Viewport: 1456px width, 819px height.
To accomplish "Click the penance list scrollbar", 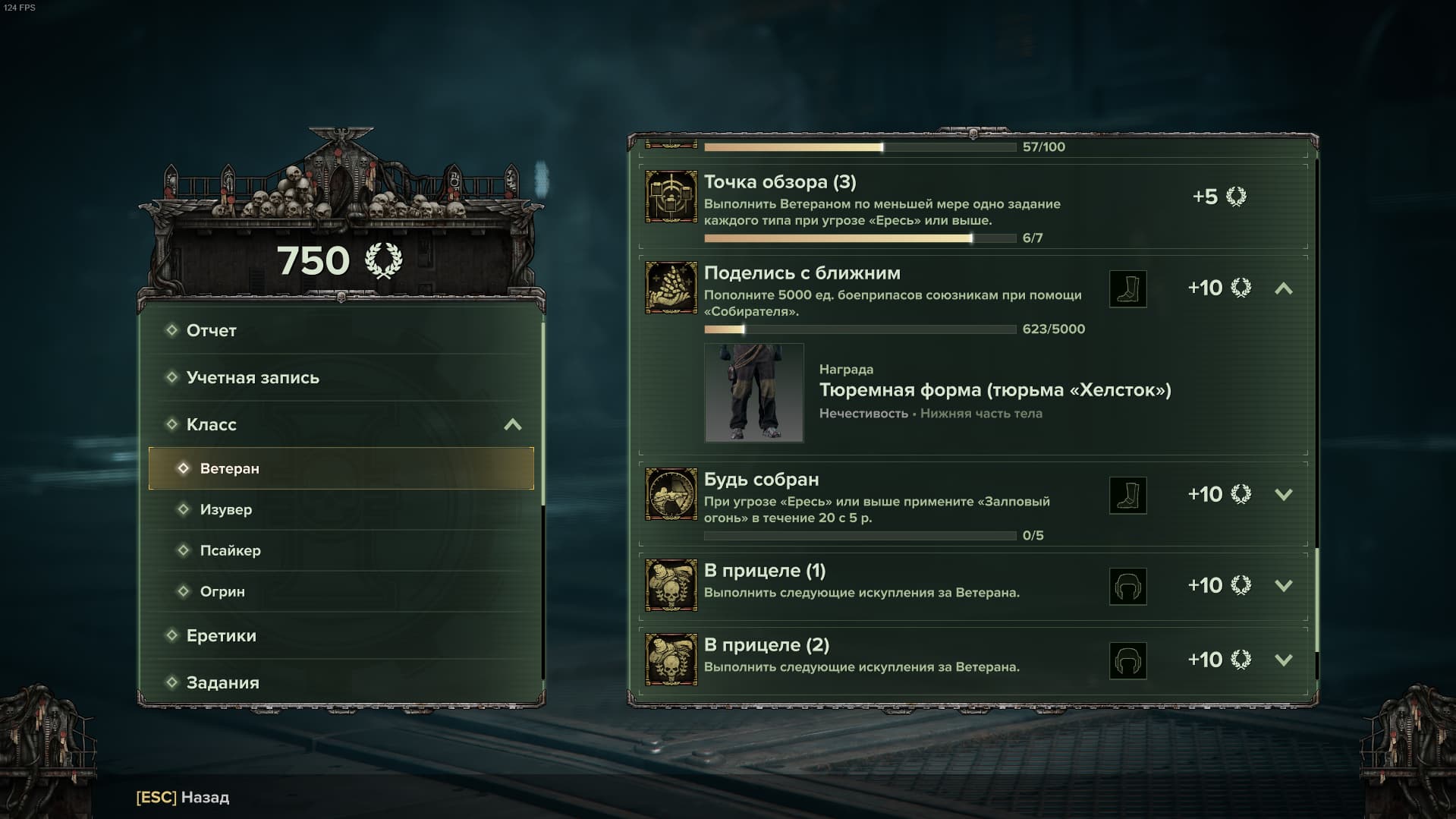I will pos(1316,600).
